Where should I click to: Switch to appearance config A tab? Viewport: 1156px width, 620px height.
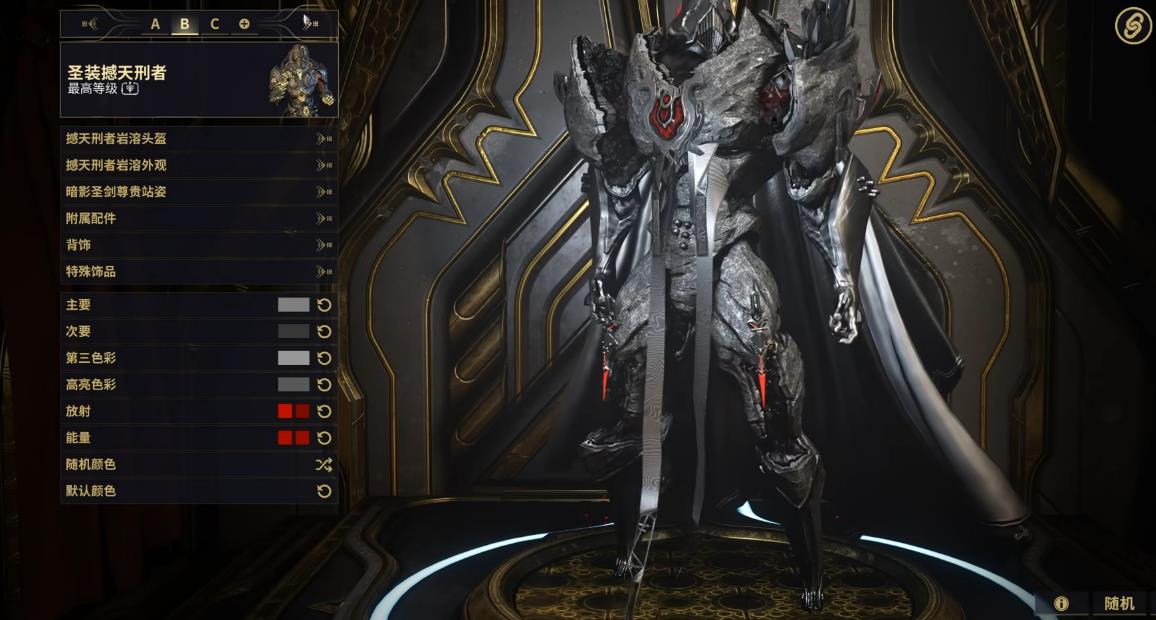click(155, 24)
